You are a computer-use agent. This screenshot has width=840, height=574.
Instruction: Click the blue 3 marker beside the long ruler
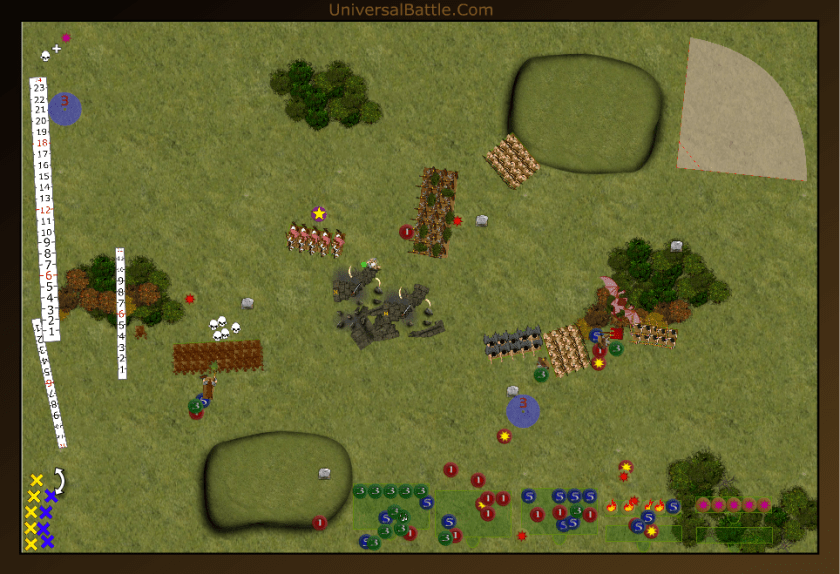coord(64,108)
